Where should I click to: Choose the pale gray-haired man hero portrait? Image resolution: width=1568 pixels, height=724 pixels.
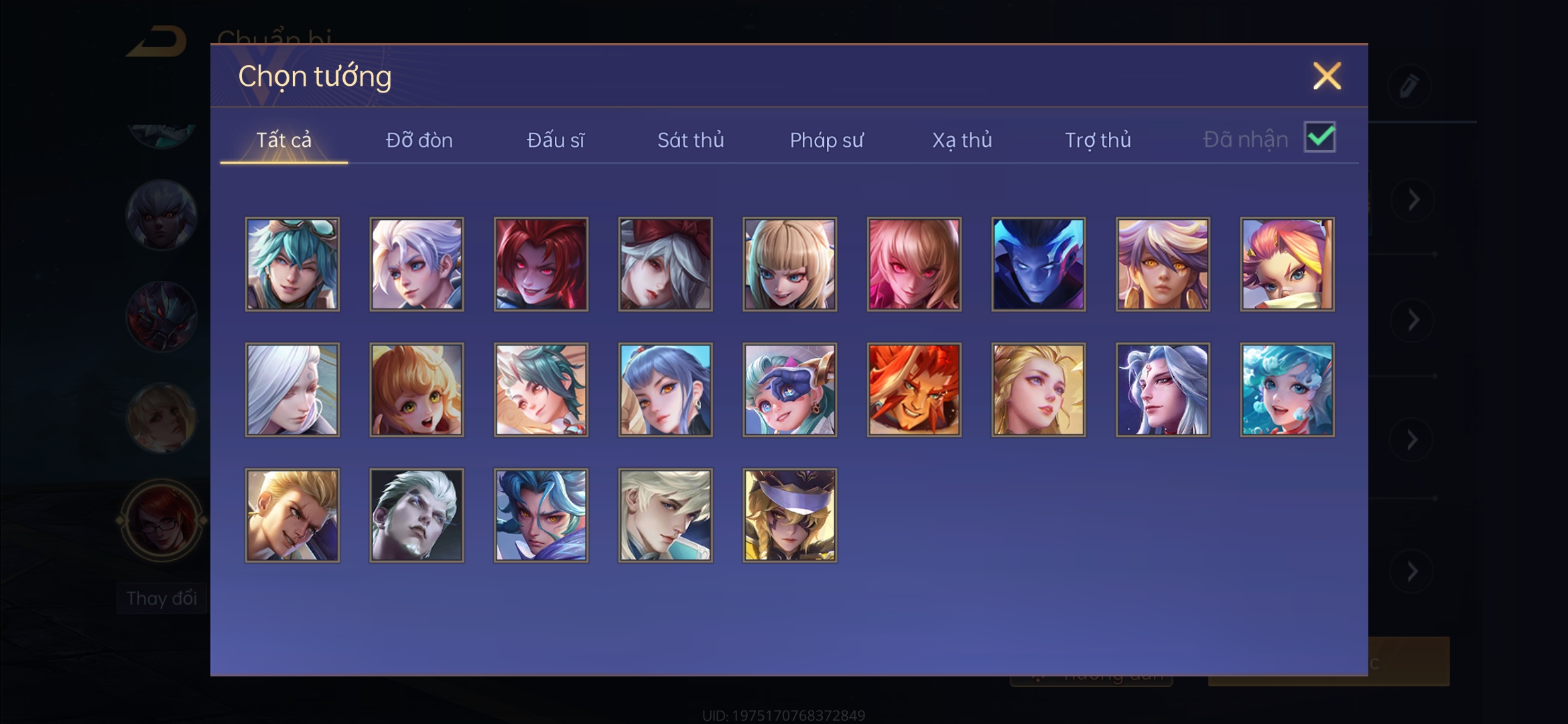click(x=416, y=515)
